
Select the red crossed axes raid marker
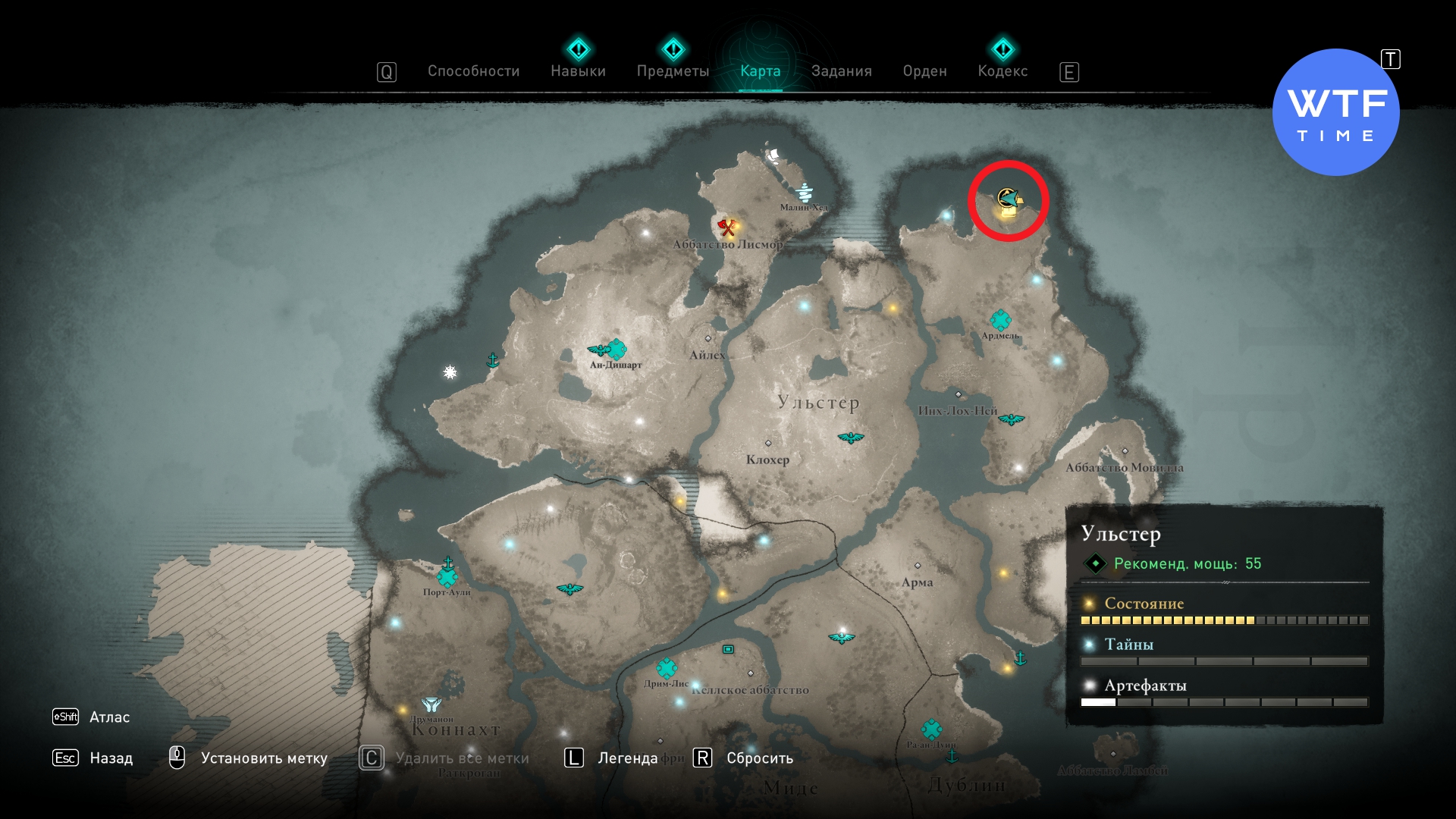(x=727, y=227)
